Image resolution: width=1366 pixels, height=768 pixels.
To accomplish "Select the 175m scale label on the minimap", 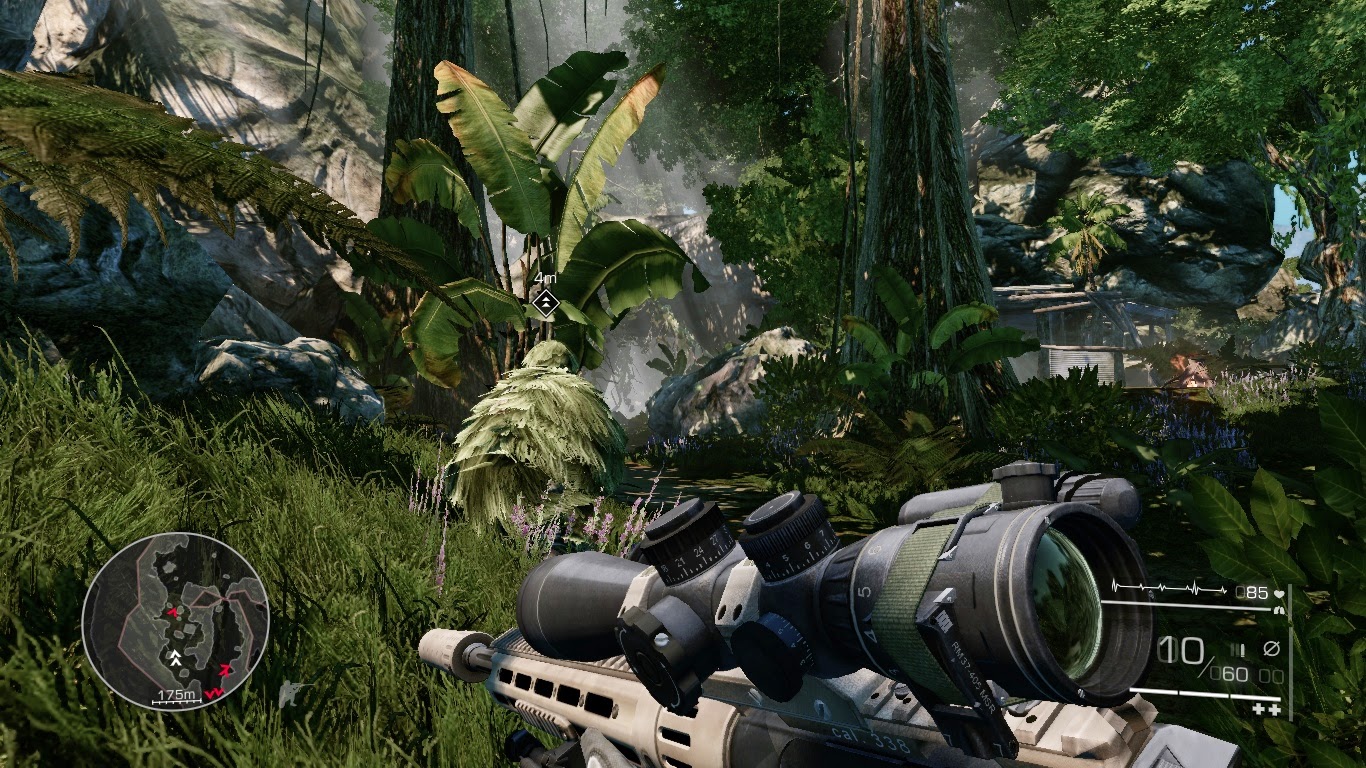I will coord(176,693).
